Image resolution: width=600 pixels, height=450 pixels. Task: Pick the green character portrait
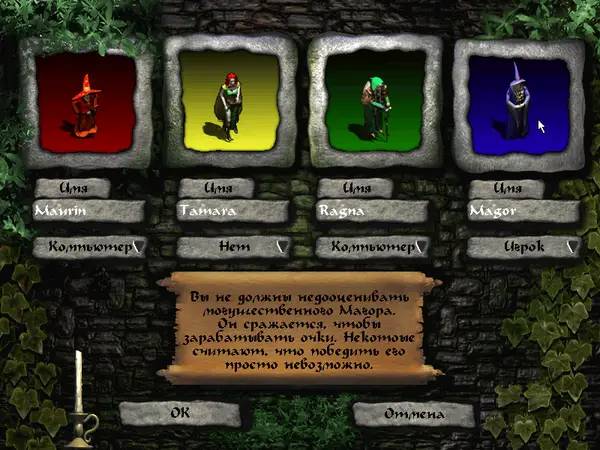click(375, 98)
